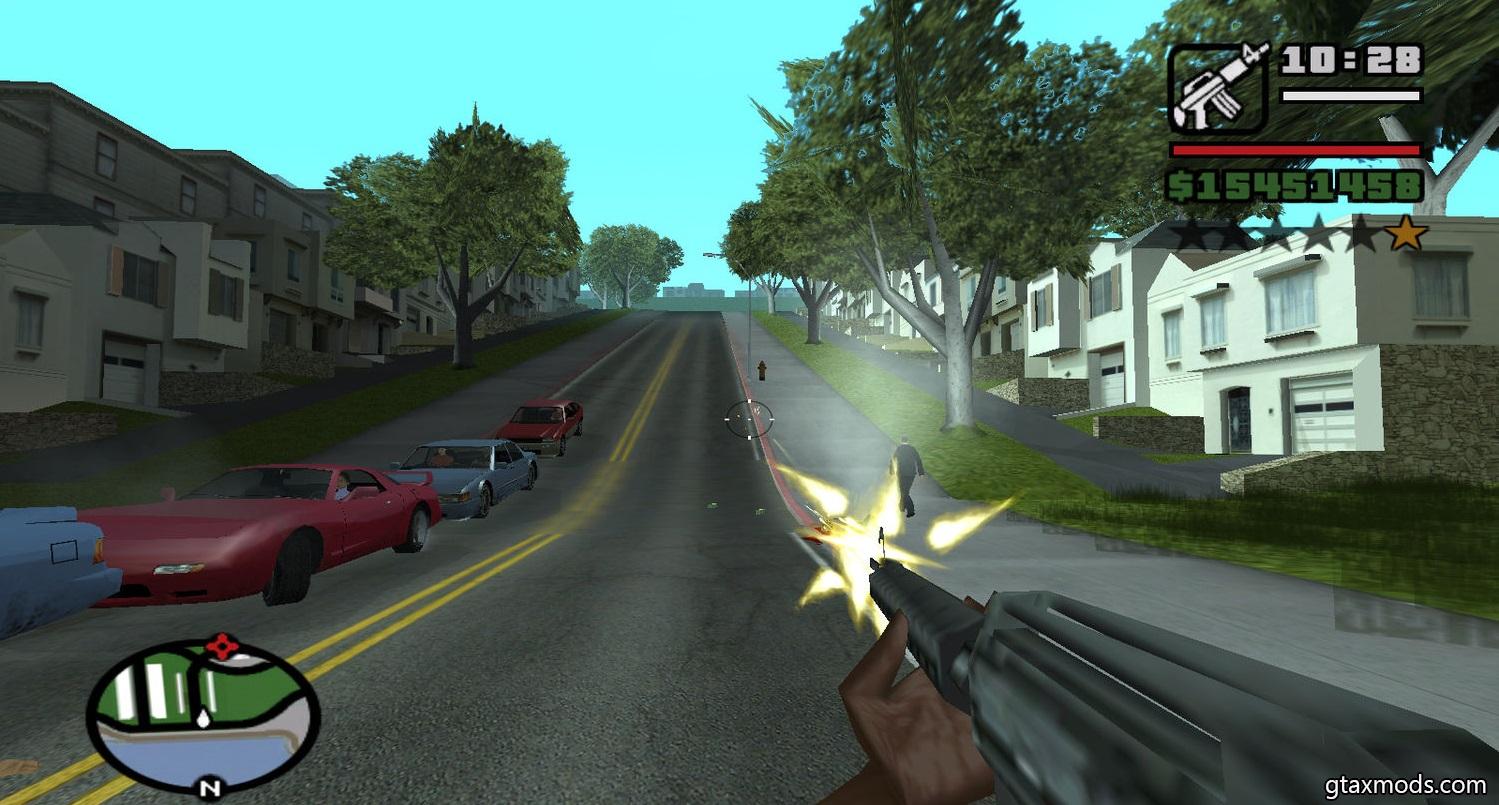This screenshot has height=805, width=1499.
Task: Click the assault rifle weapon icon
Action: click(x=1219, y=88)
